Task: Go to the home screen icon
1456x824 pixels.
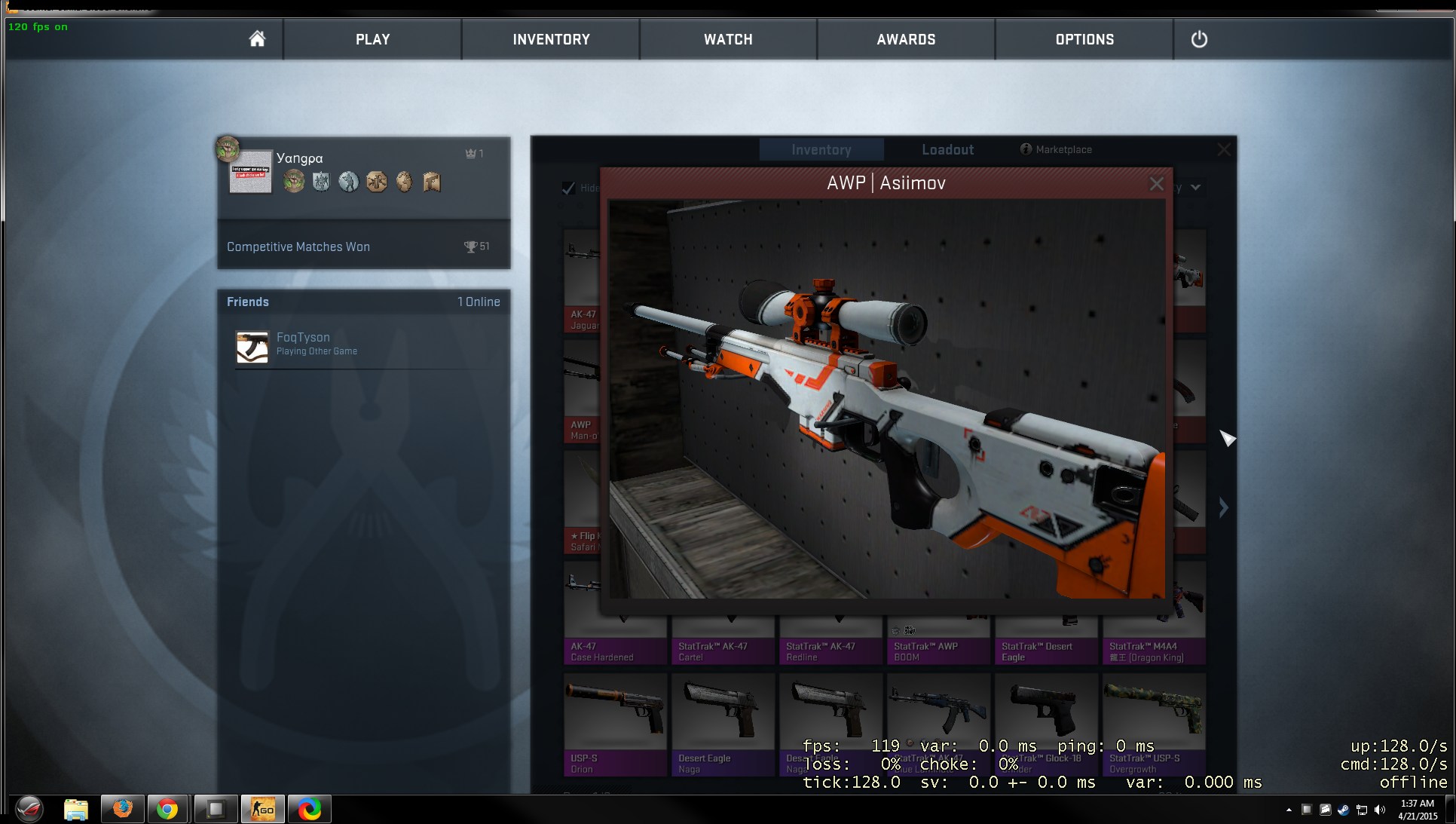Action: (x=257, y=39)
